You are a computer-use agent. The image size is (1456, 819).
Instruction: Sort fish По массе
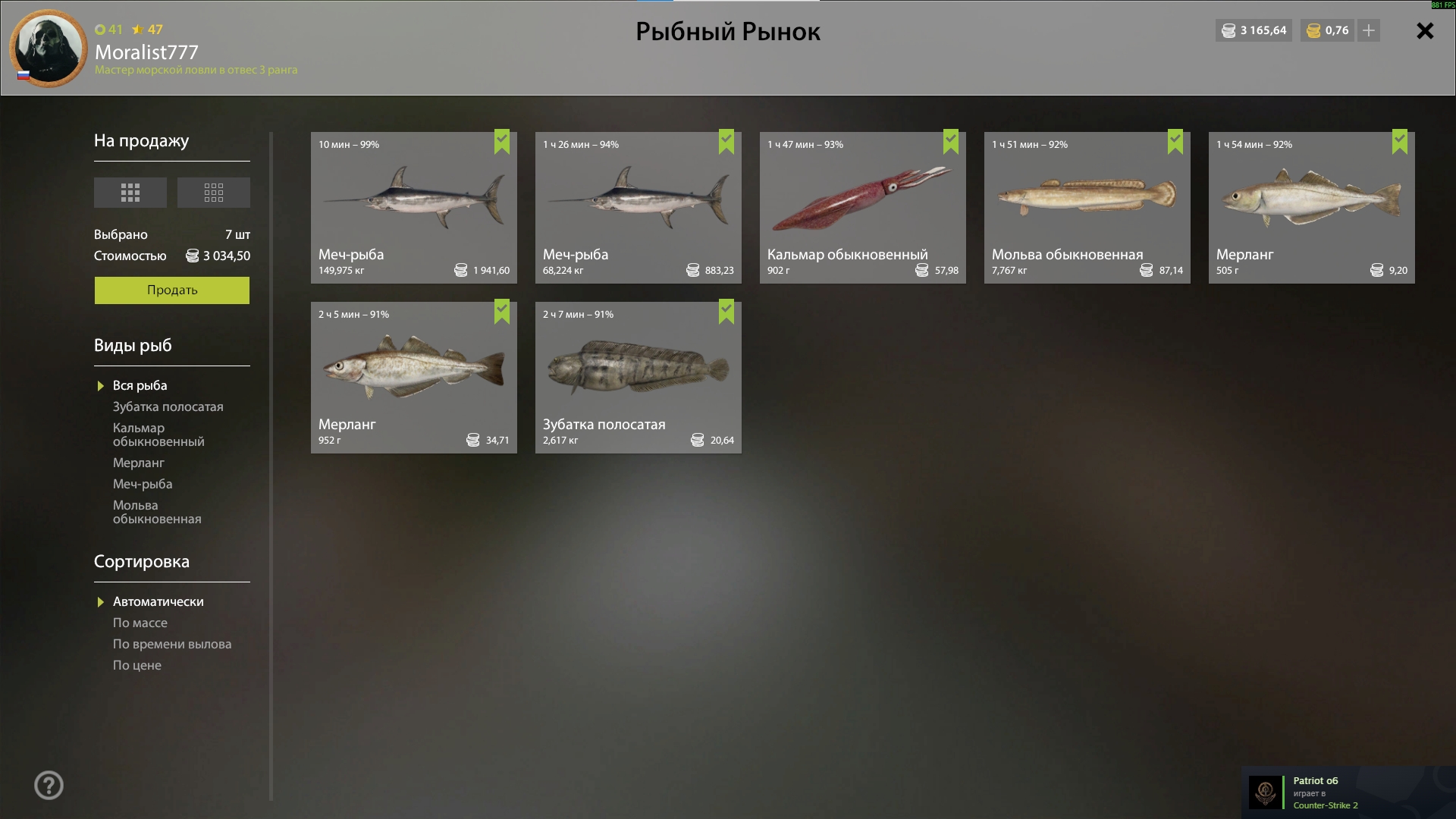point(140,623)
